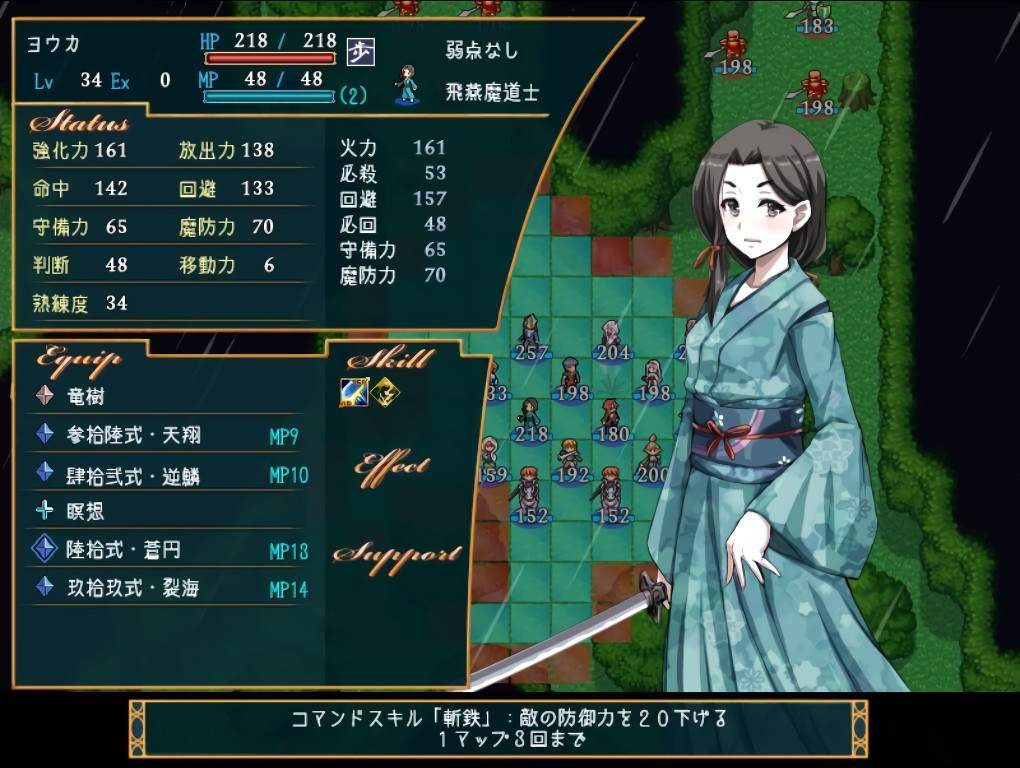Select the highlighted 陸拾式・蒼円 row
The image size is (1020, 768).
tap(122, 550)
